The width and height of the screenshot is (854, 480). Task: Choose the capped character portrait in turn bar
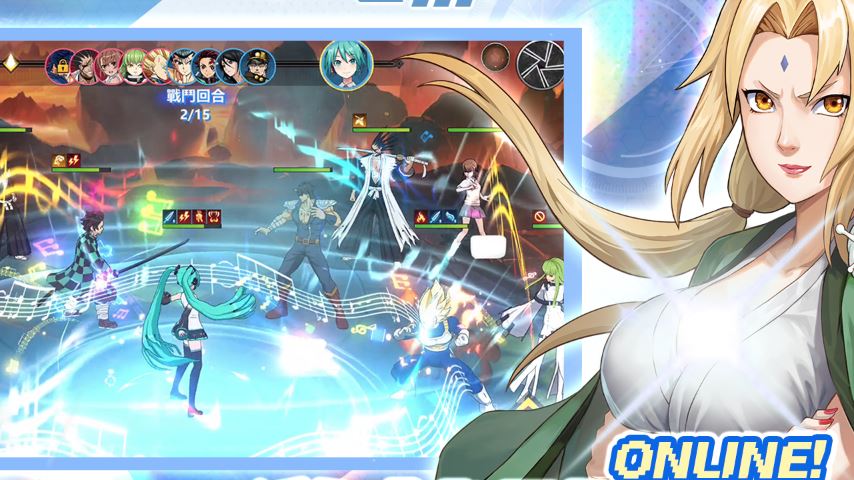tap(259, 66)
